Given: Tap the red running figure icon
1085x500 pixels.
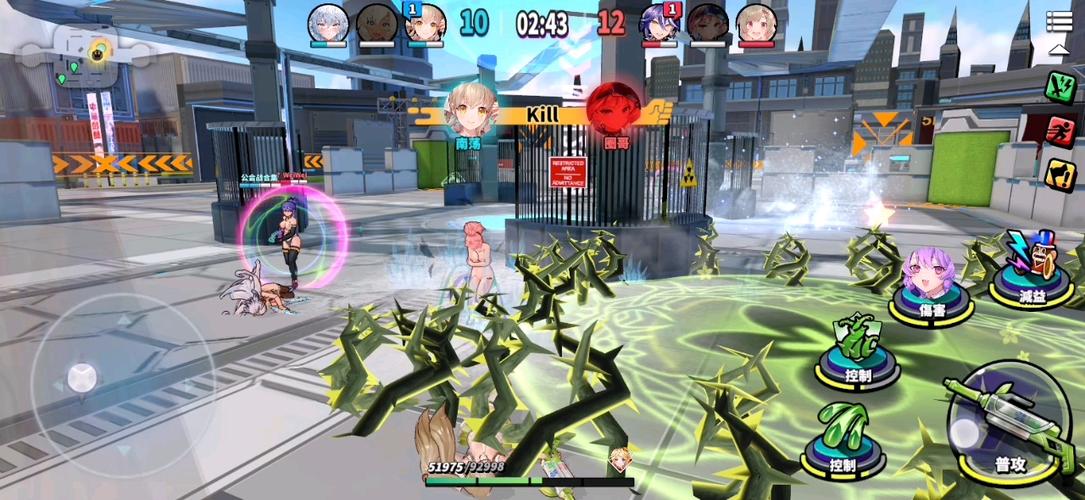Looking at the screenshot, I should tap(1059, 131).
